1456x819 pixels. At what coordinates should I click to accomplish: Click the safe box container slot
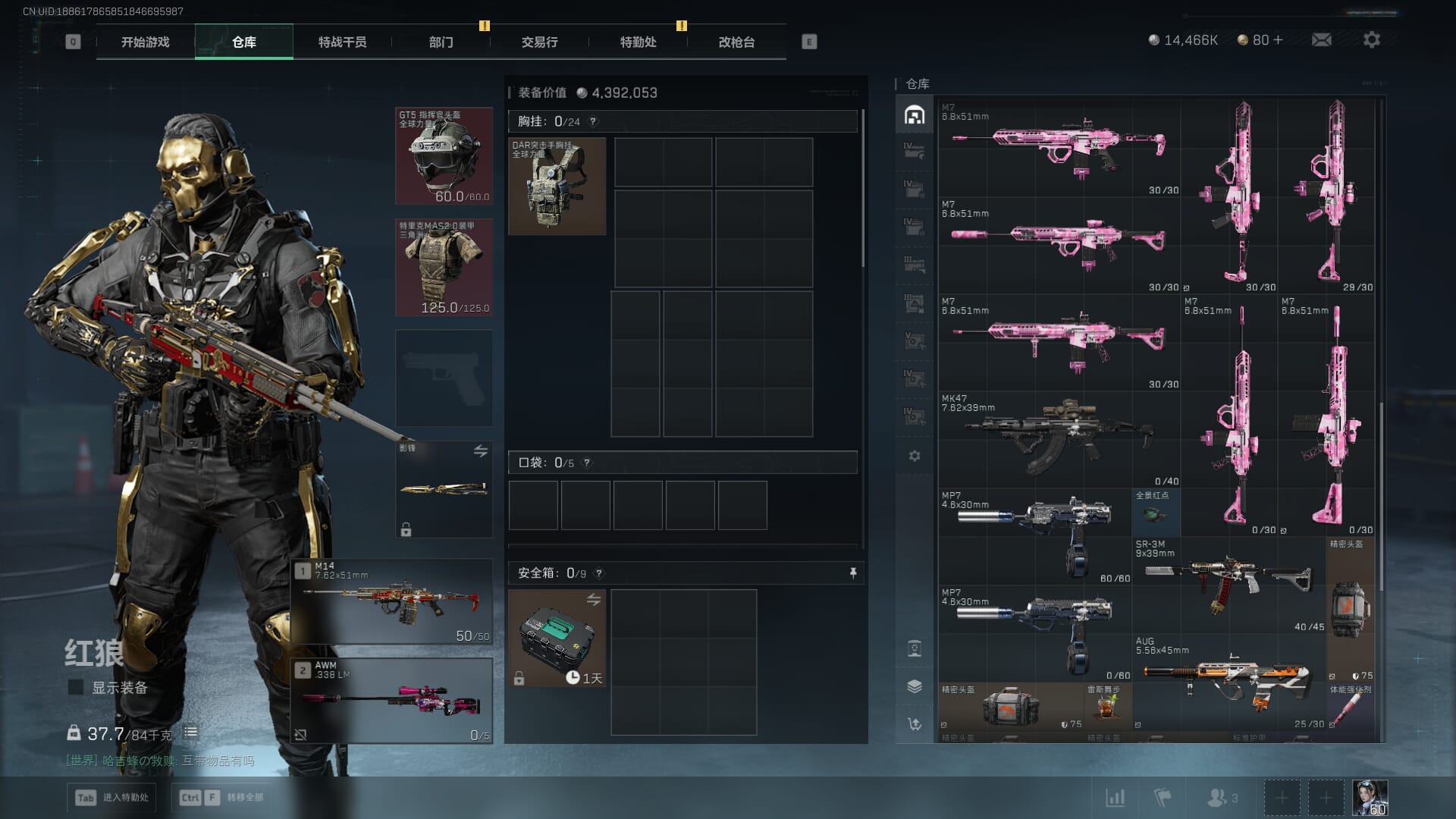pos(557,639)
